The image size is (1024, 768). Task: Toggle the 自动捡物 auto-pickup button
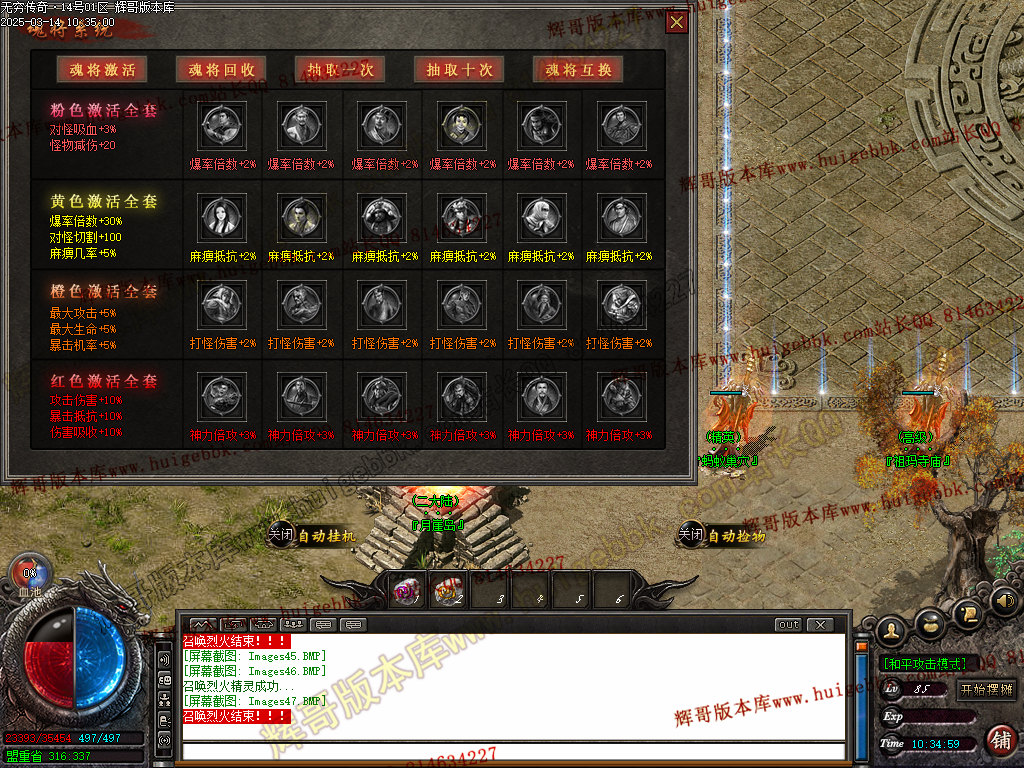click(722, 535)
